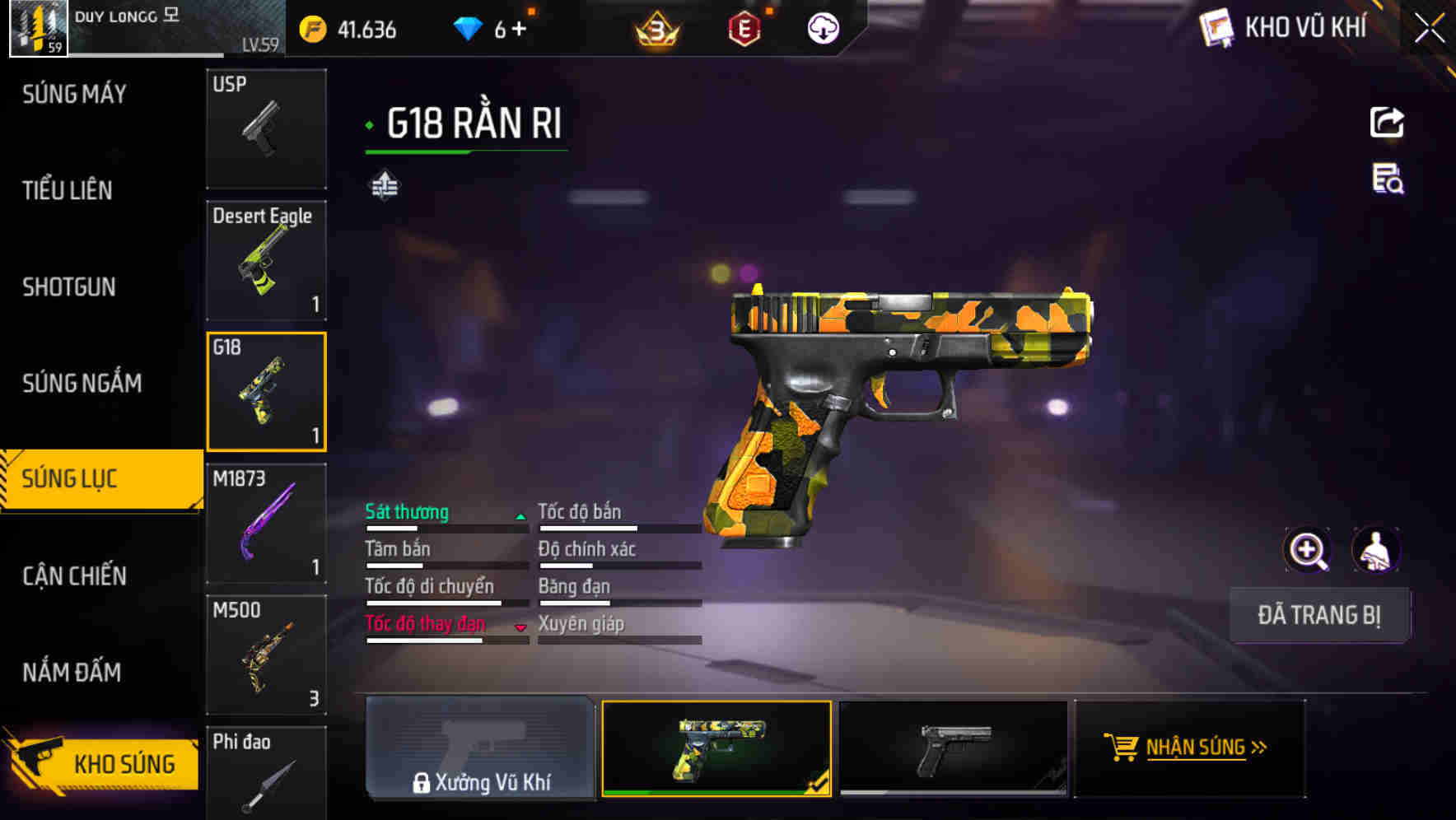This screenshot has width=1456, height=820.
Task: Zoom in on the weapon with magnifier icon
Action: 1306,549
